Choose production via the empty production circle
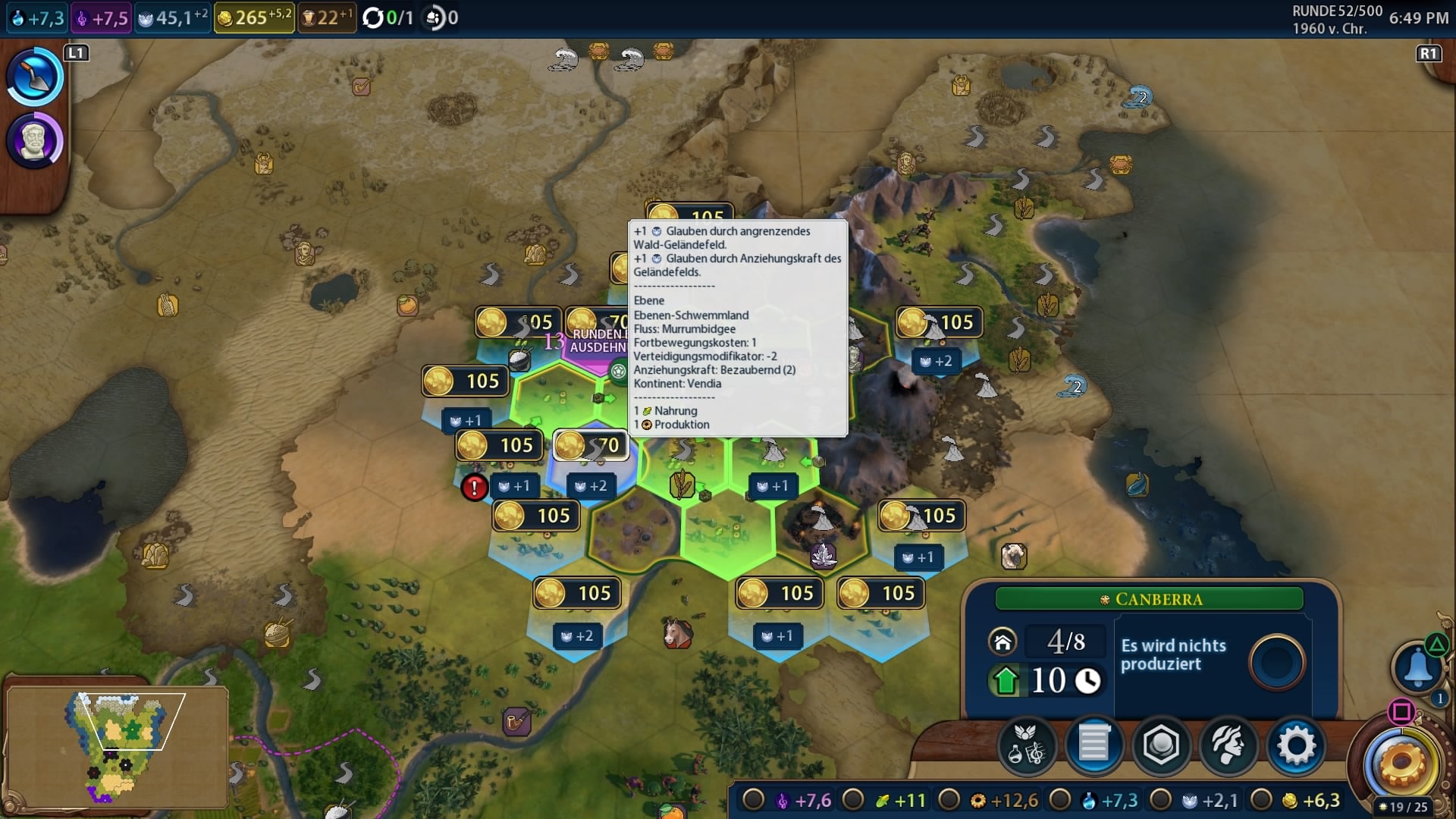 point(1277,661)
